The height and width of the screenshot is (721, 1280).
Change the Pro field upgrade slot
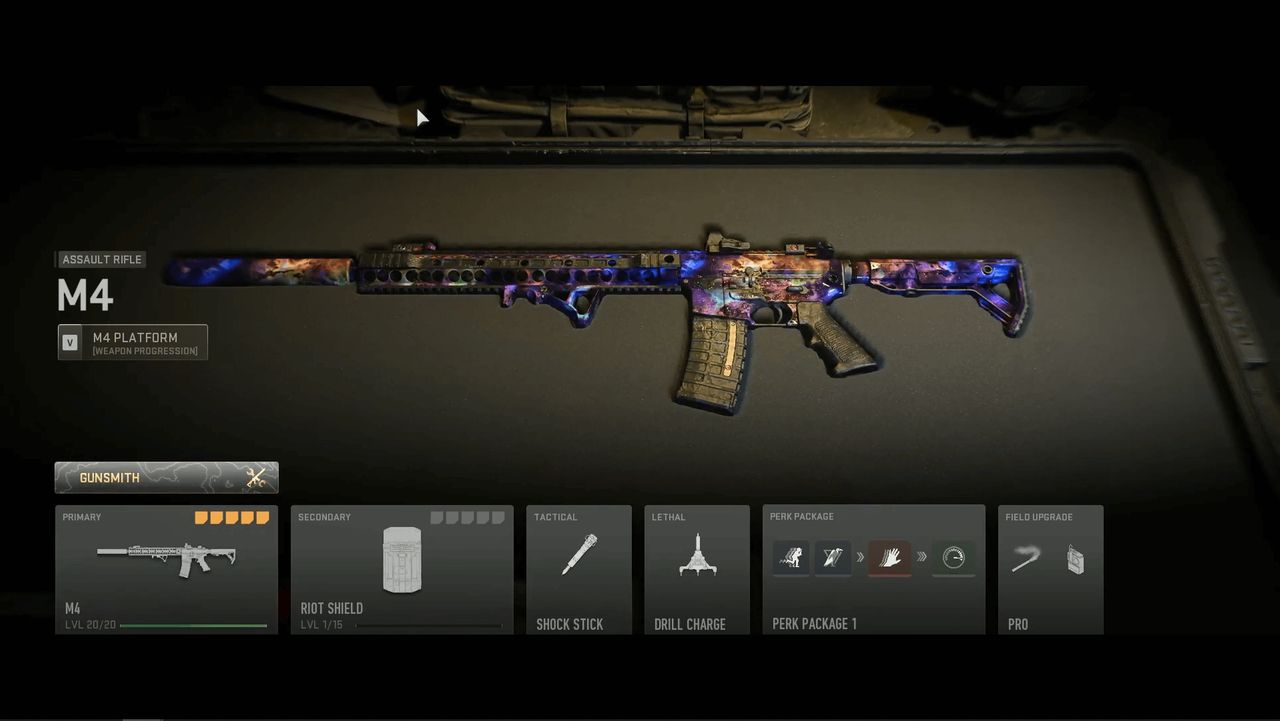(x=1050, y=569)
